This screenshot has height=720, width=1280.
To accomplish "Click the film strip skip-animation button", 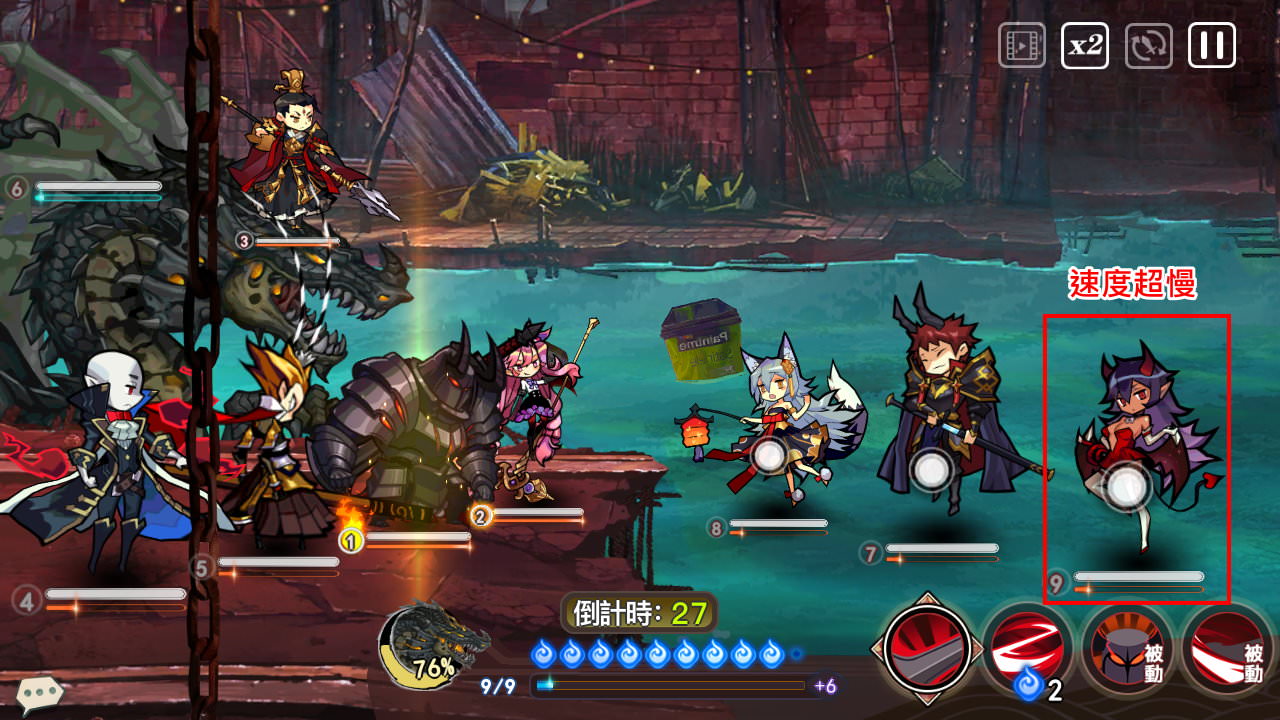I will pyautogui.click(x=1021, y=46).
